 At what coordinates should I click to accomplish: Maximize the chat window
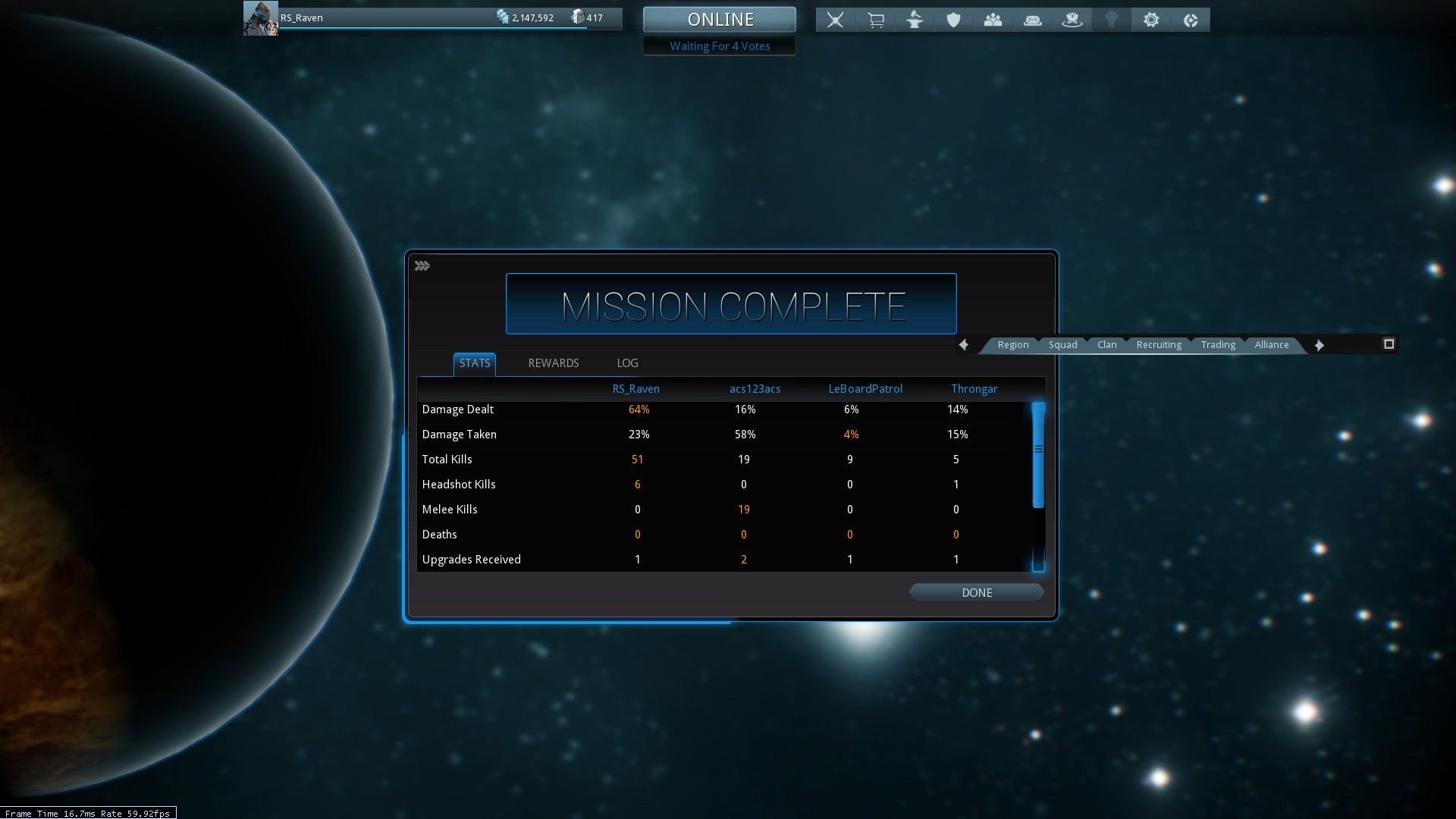[1389, 344]
